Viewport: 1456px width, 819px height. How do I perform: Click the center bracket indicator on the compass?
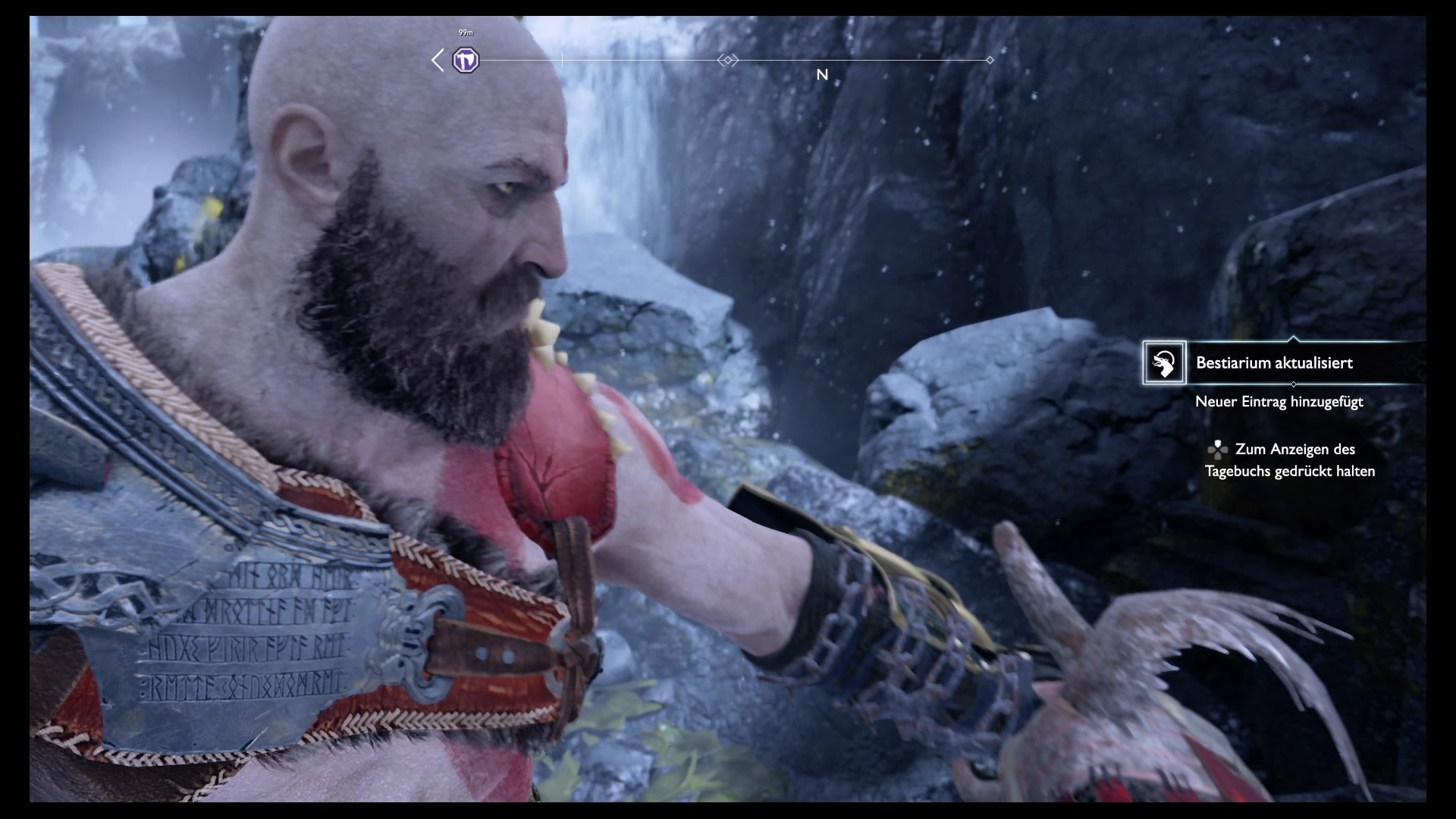click(728, 59)
